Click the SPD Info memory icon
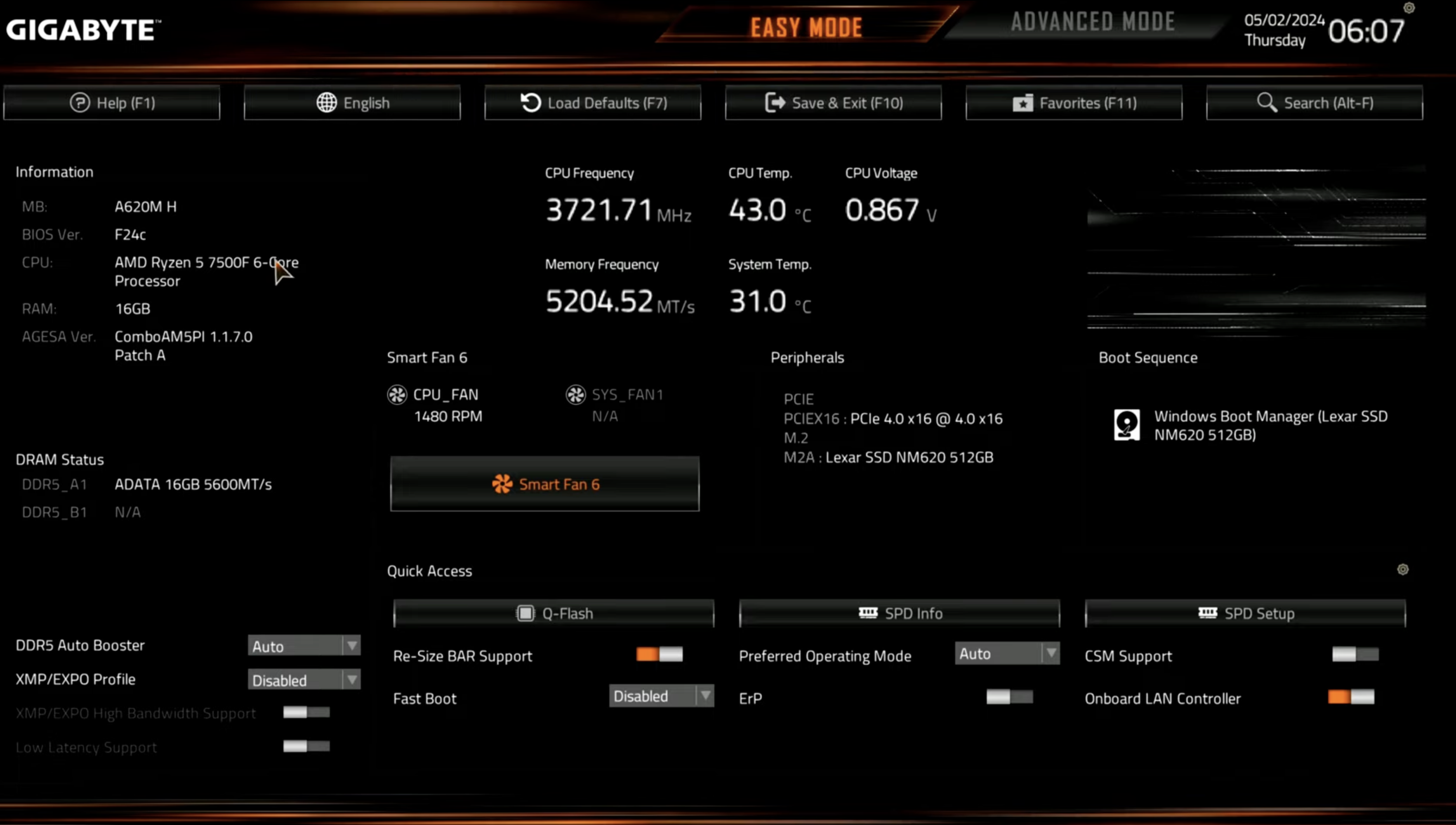This screenshot has width=1456, height=825. click(x=868, y=613)
